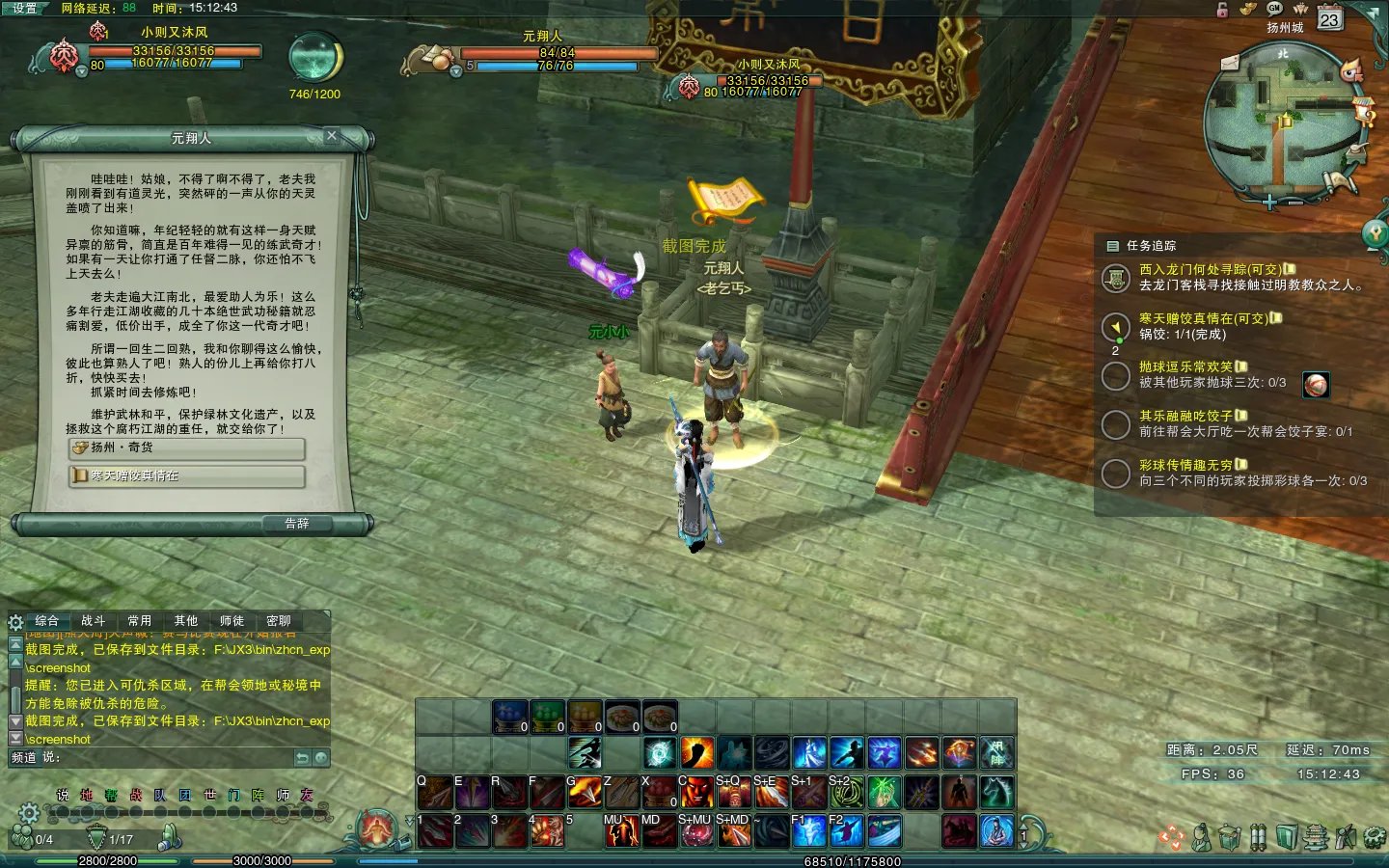
Task: Open the gear system menu icon bottom-right
Action: pos(1375,837)
